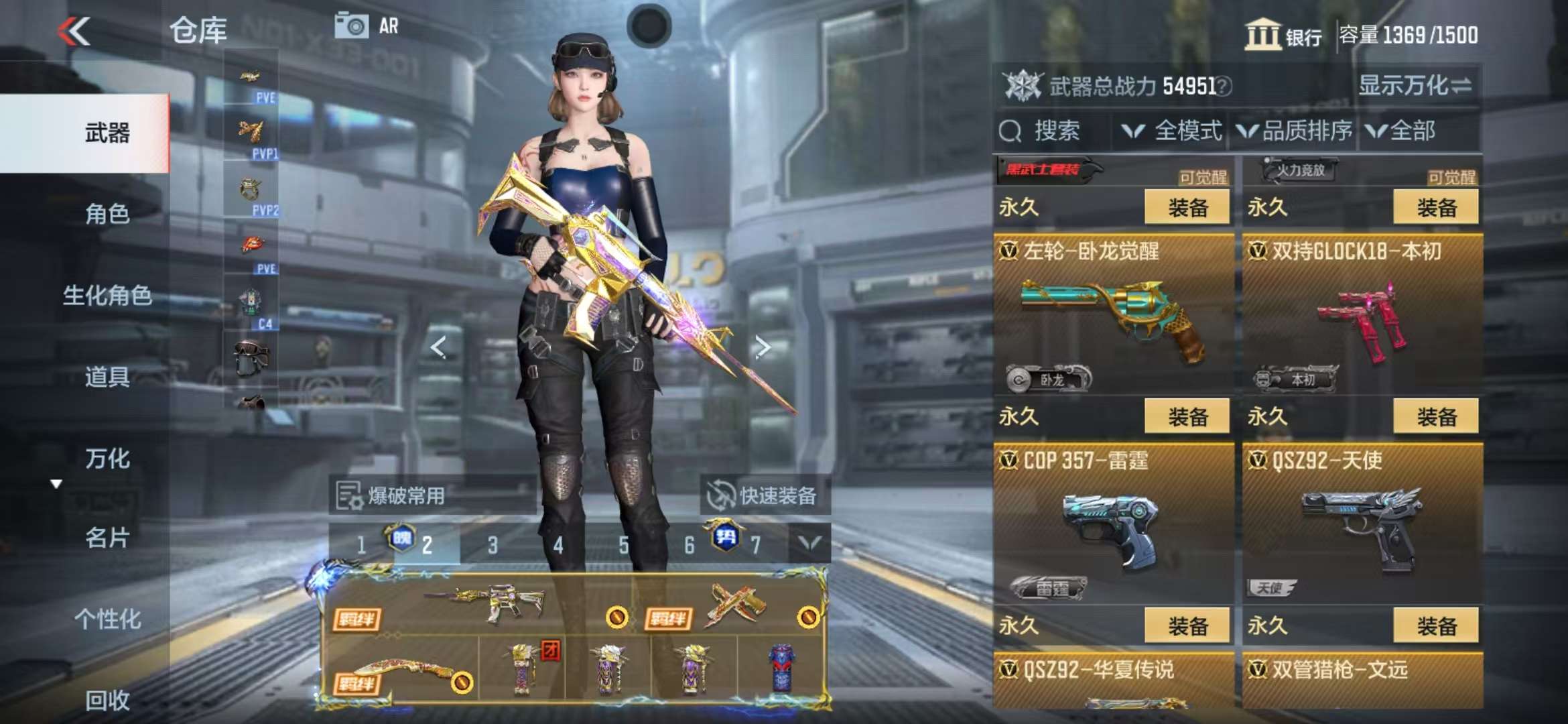Image resolution: width=1568 pixels, height=724 pixels.
Task: Activate 快速装备 quick equip
Action: click(764, 496)
